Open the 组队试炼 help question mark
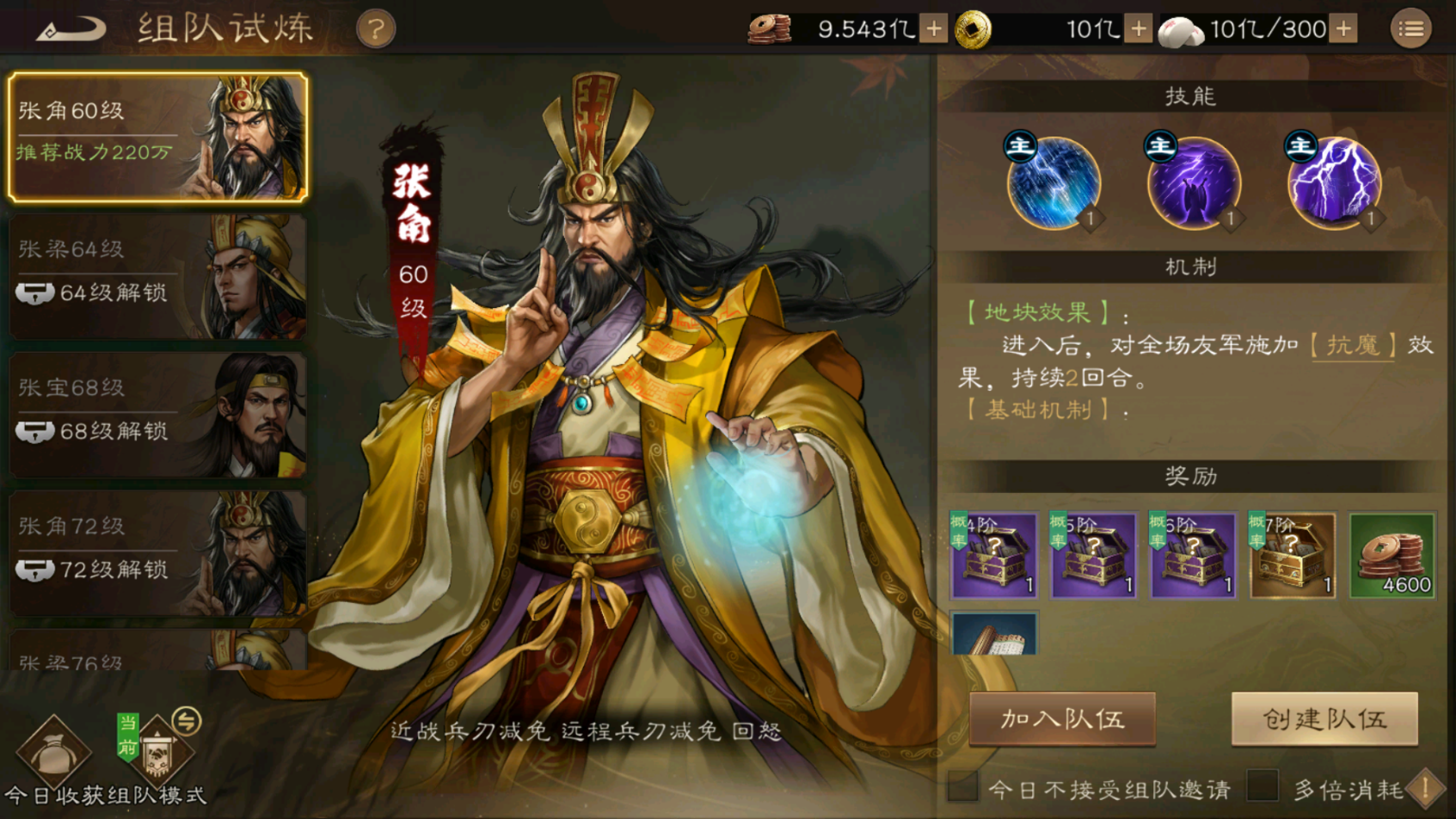The height and width of the screenshot is (819, 1456). (377, 28)
